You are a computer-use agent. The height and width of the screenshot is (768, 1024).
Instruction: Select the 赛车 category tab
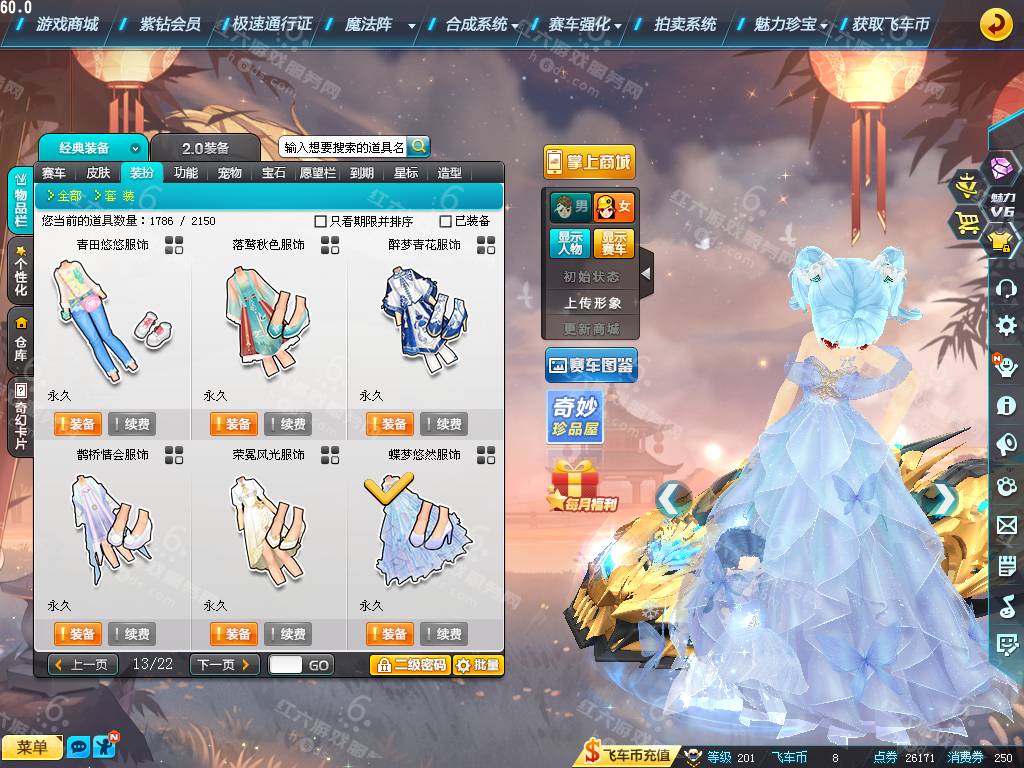click(54, 173)
